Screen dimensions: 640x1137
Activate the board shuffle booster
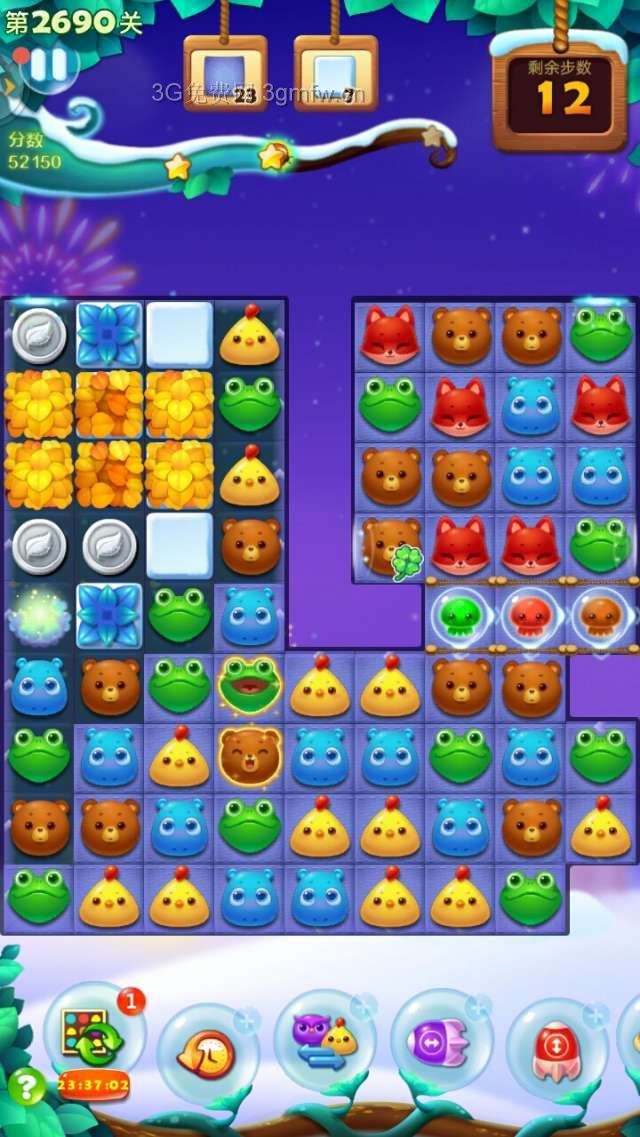click(x=92, y=1037)
